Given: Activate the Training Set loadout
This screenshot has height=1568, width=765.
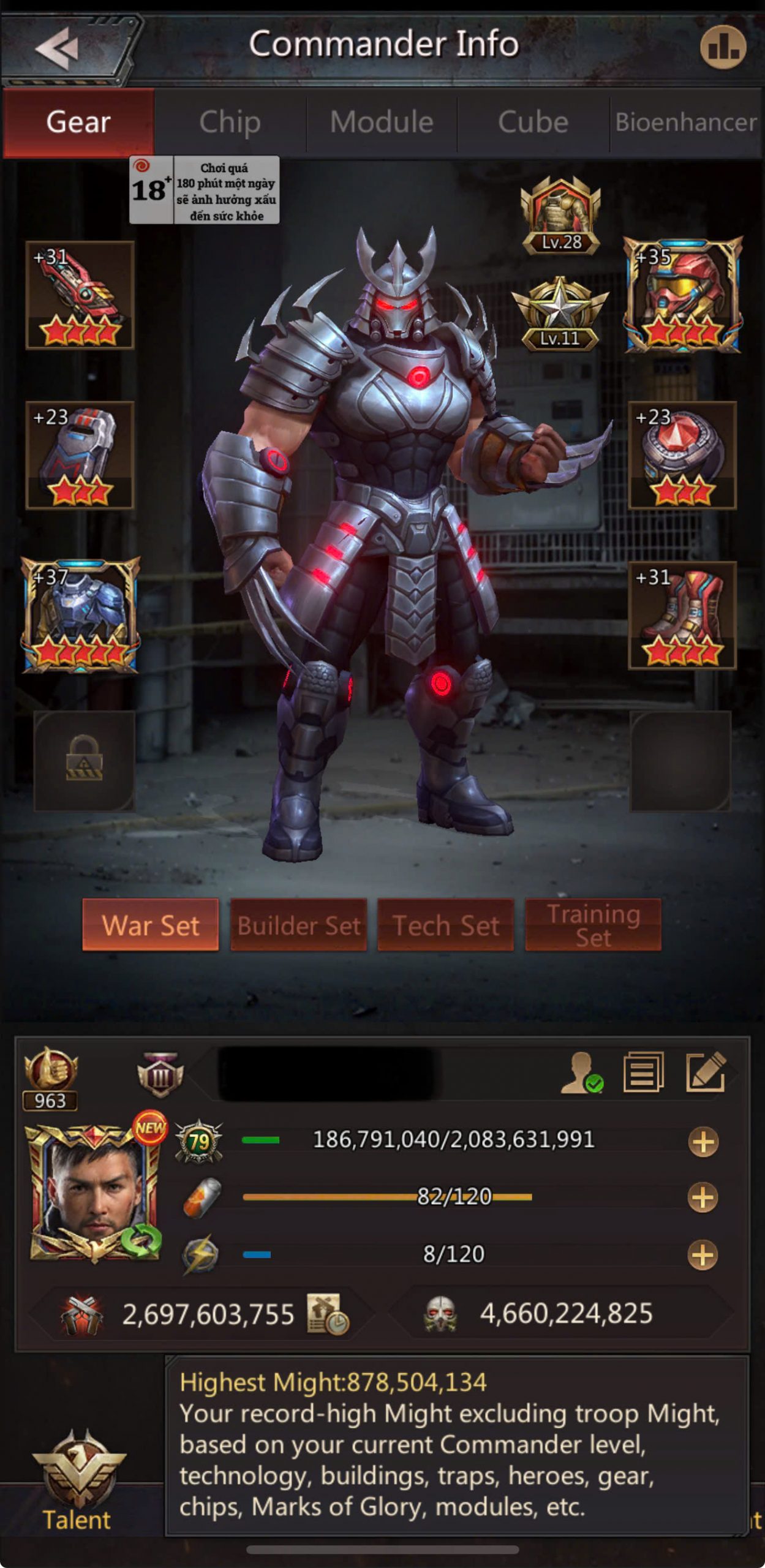Looking at the screenshot, I should pos(593,925).
